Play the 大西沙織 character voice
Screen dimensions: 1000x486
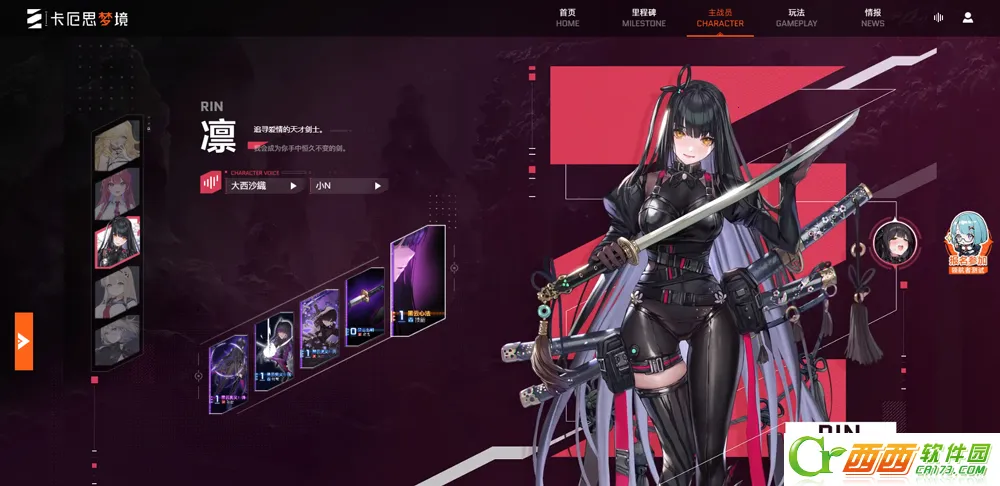point(264,185)
